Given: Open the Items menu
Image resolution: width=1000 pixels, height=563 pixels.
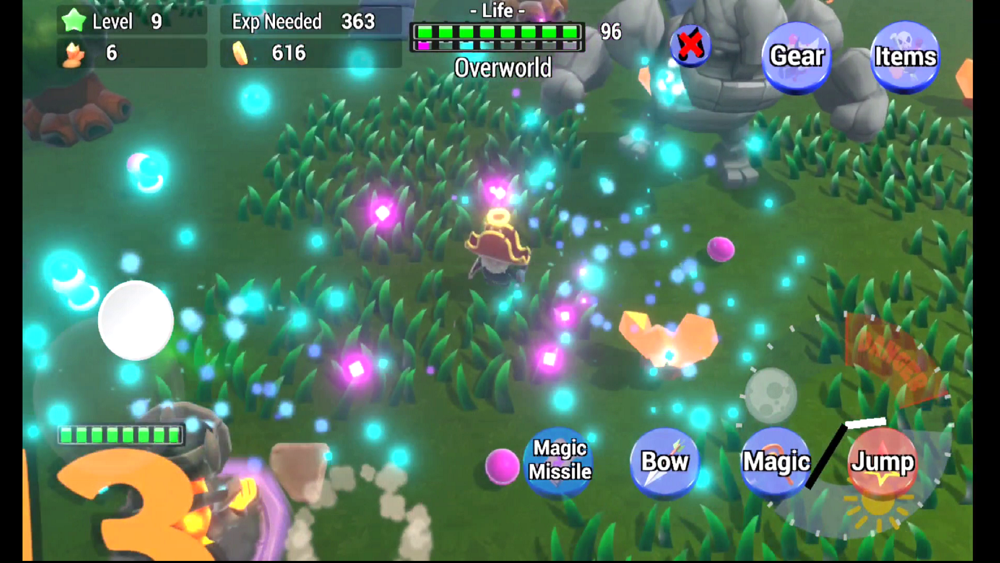Looking at the screenshot, I should pos(905,56).
